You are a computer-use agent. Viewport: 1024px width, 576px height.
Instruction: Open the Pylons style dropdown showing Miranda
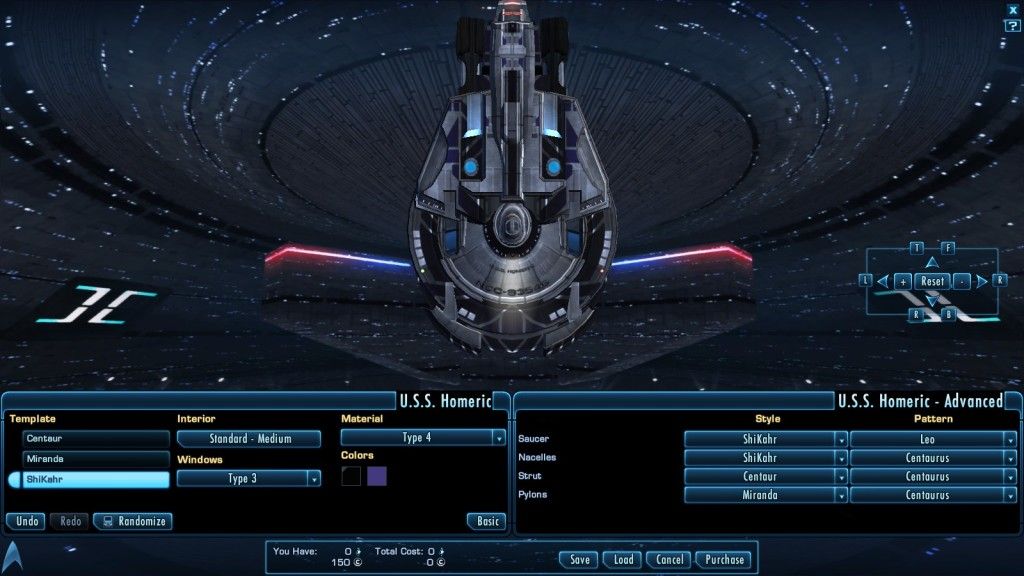[x=766, y=495]
